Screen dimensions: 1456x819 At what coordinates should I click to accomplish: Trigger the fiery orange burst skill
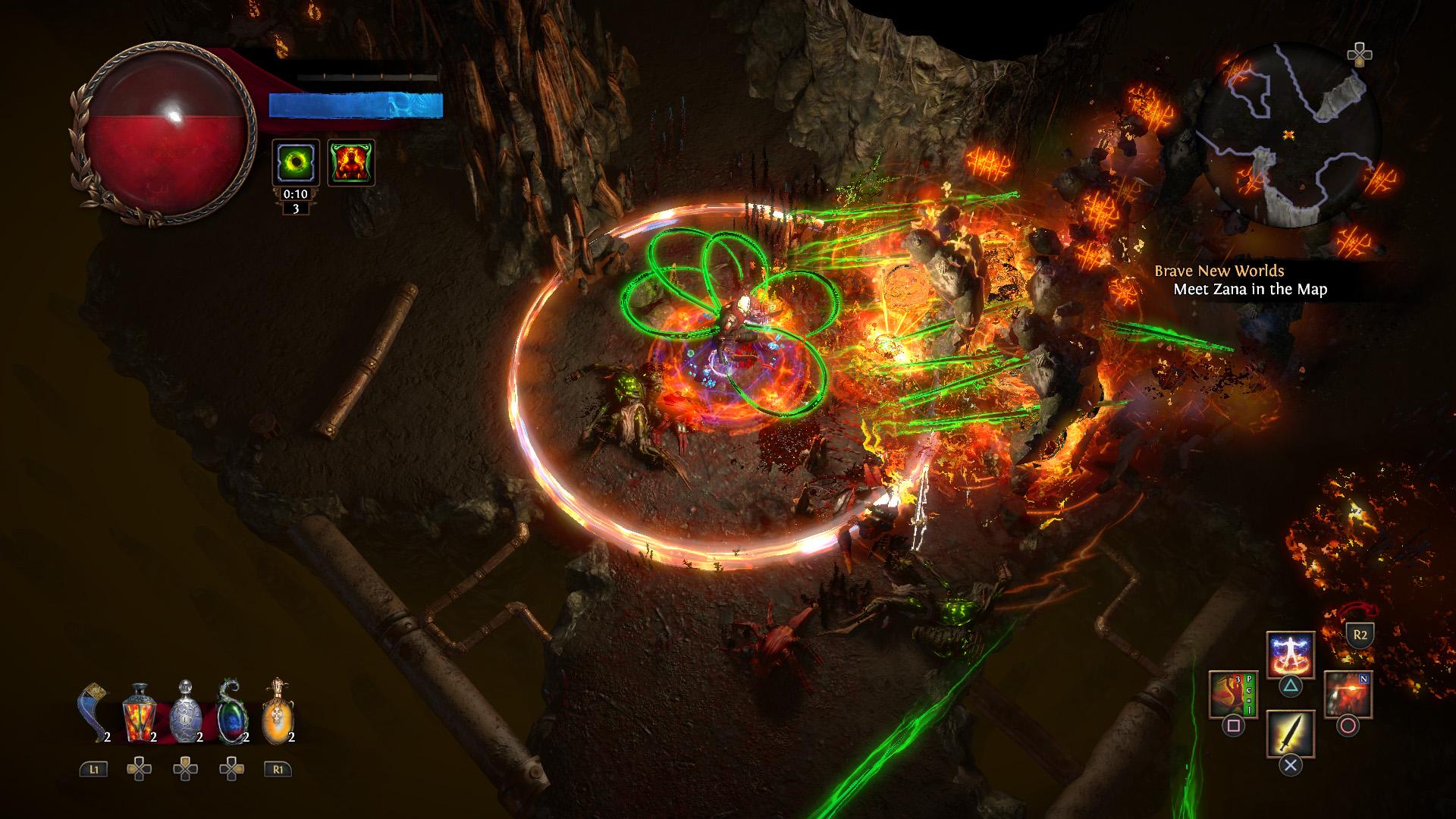click(x=1348, y=695)
